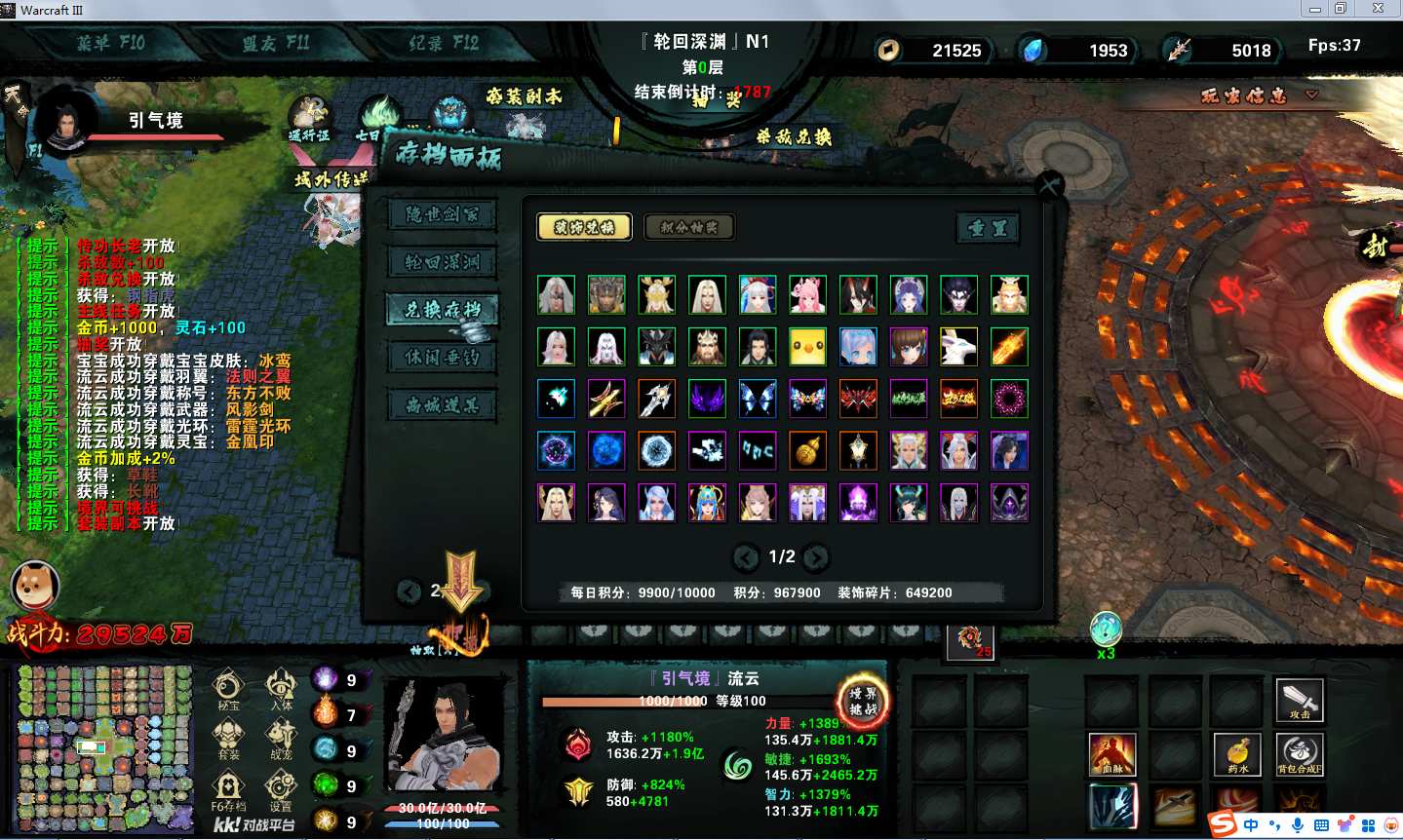Open the 背包合成 bag crafting icon
Viewport: 1403px width, 840px height.
pos(1300,755)
